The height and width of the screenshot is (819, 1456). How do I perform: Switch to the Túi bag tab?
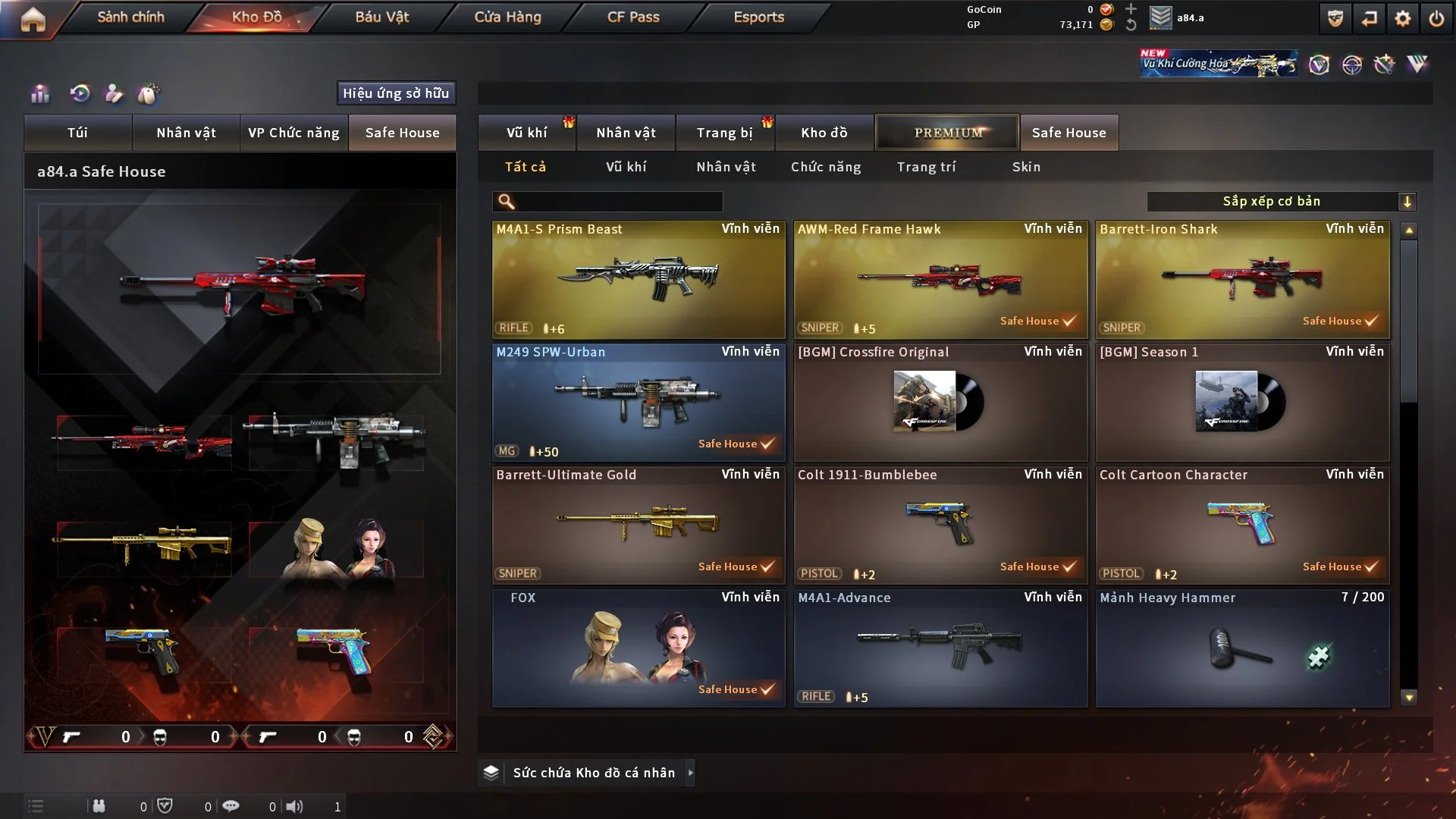[77, 133]
